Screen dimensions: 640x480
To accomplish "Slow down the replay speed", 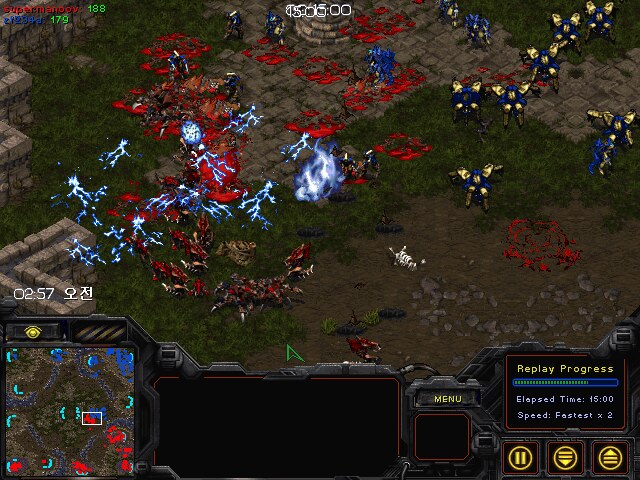I will [x=565, y=457].
